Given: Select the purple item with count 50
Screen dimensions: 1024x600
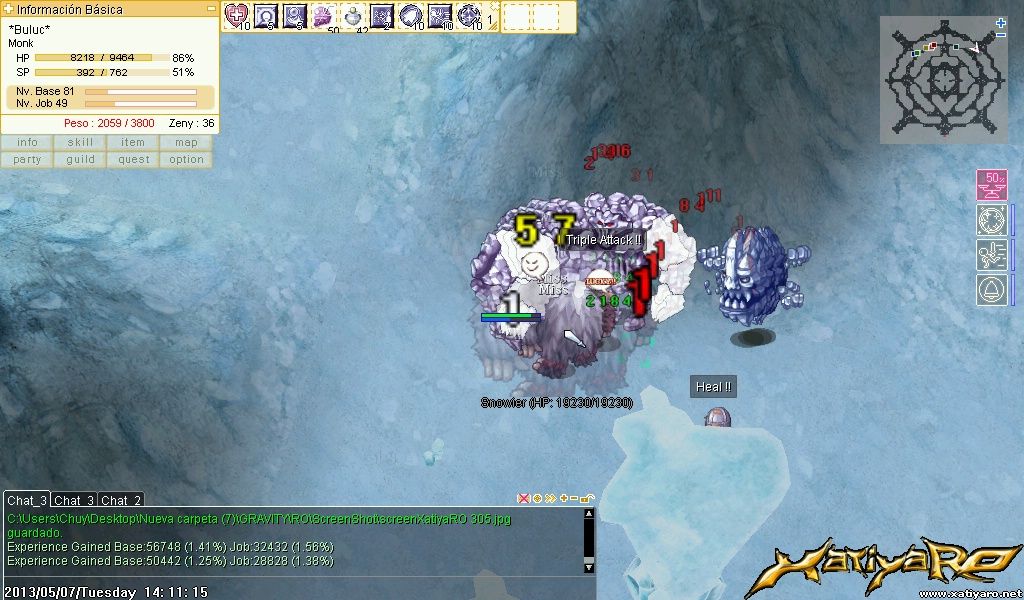Looking at the screenshot, I should pos(324,15).
